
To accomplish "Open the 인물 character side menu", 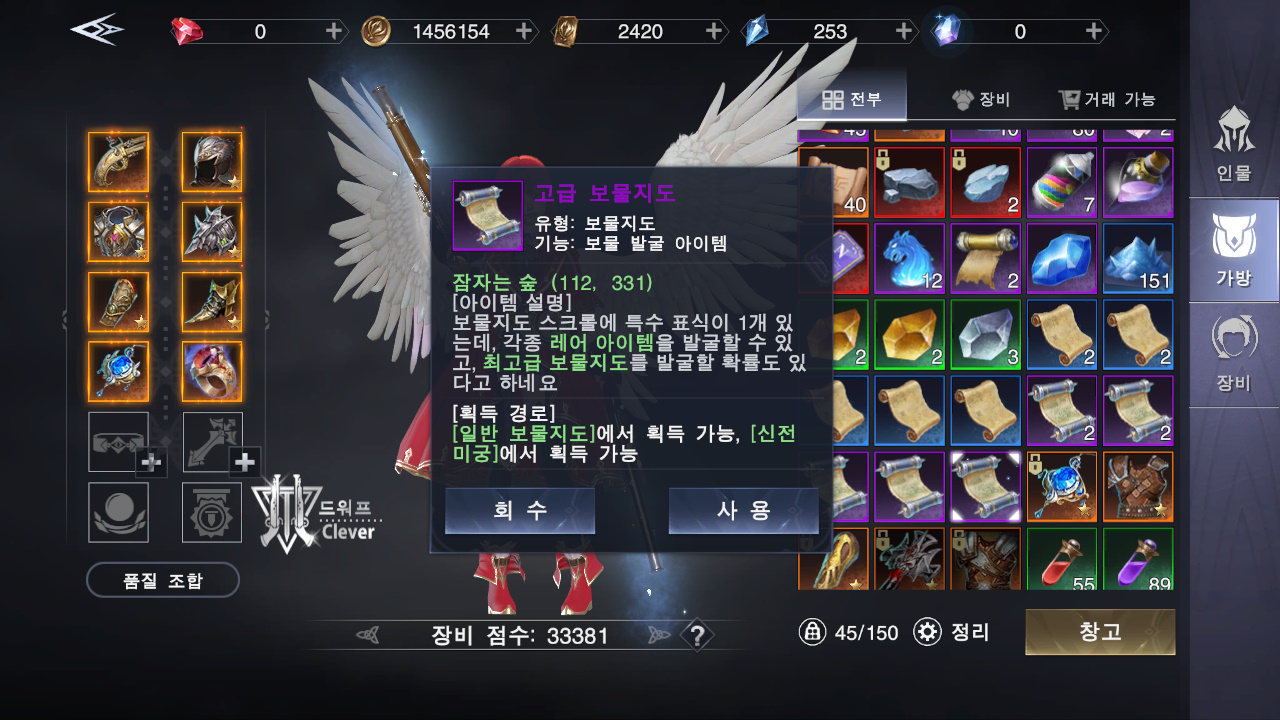I will pyautogui.click(x=1234, y=143).
